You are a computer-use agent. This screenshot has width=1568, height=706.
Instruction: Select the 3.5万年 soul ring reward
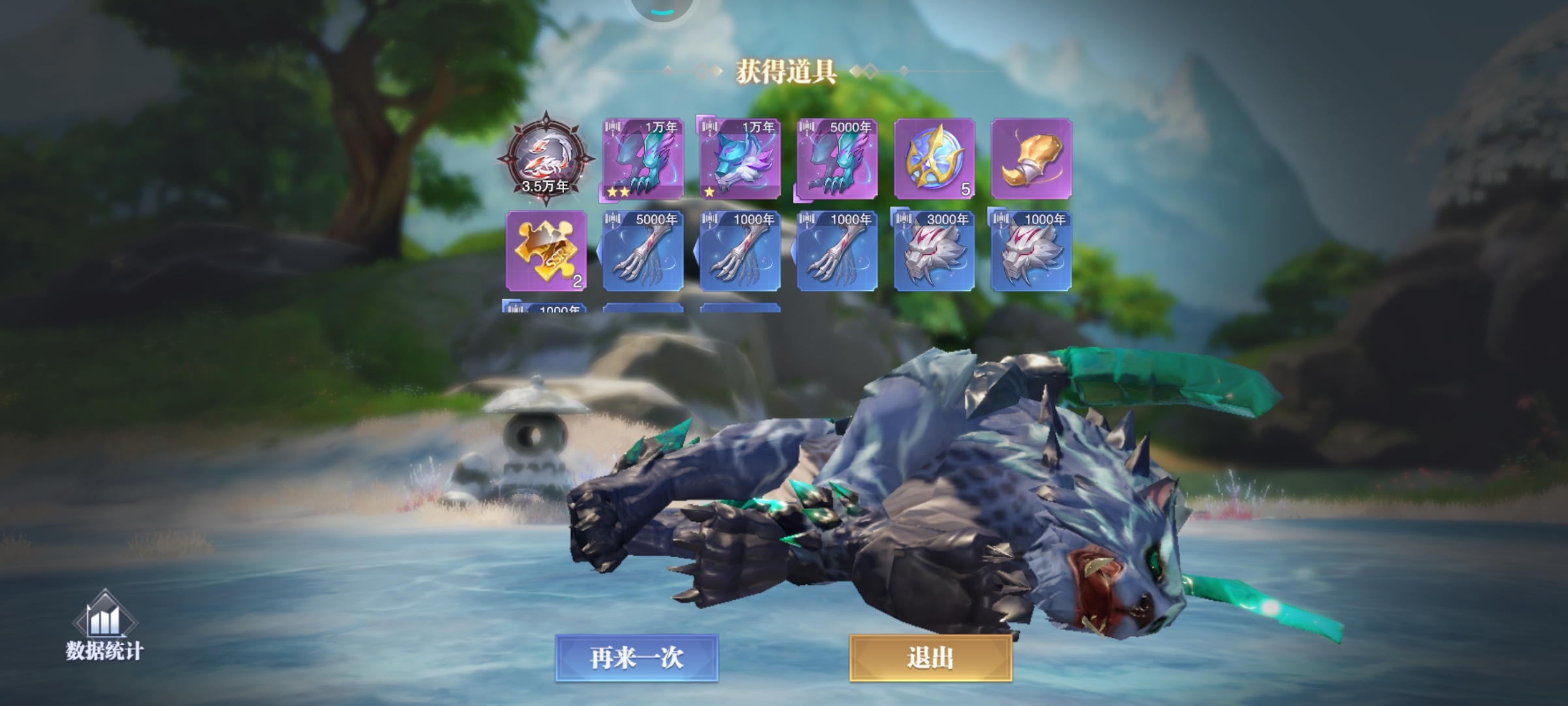point(546,158)
